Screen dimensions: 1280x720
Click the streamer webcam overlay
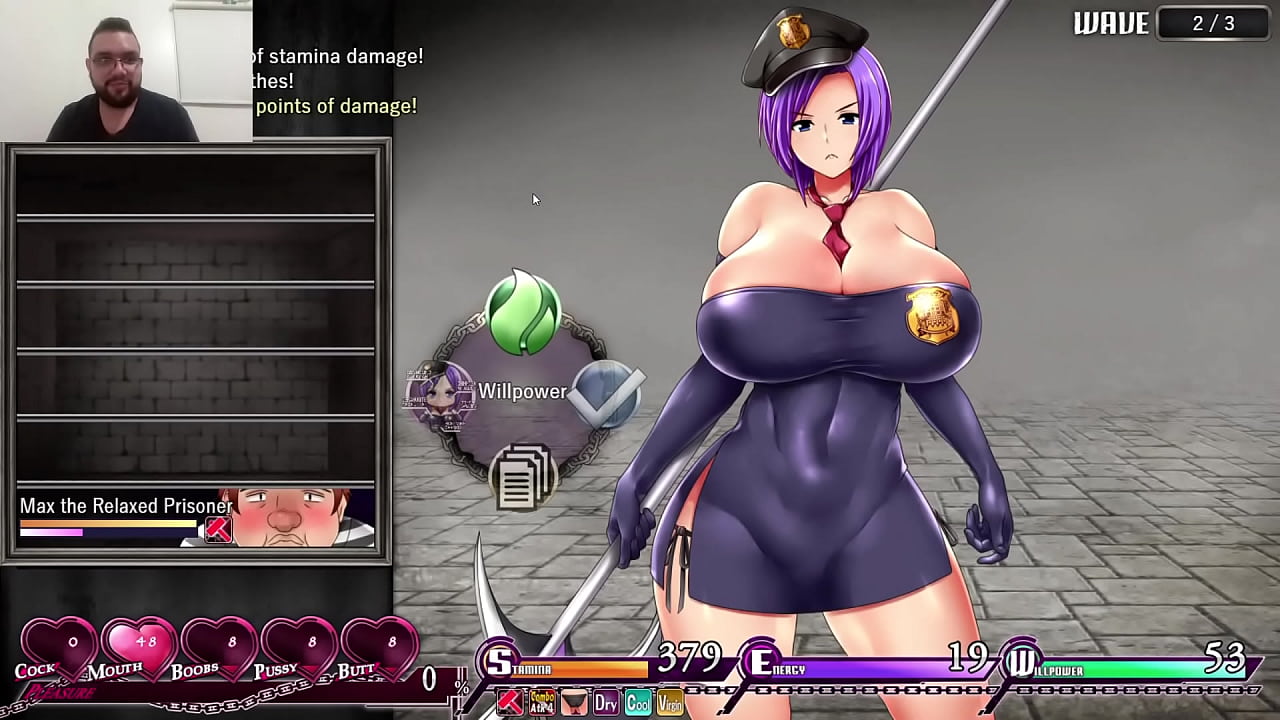tap(125, 70)
